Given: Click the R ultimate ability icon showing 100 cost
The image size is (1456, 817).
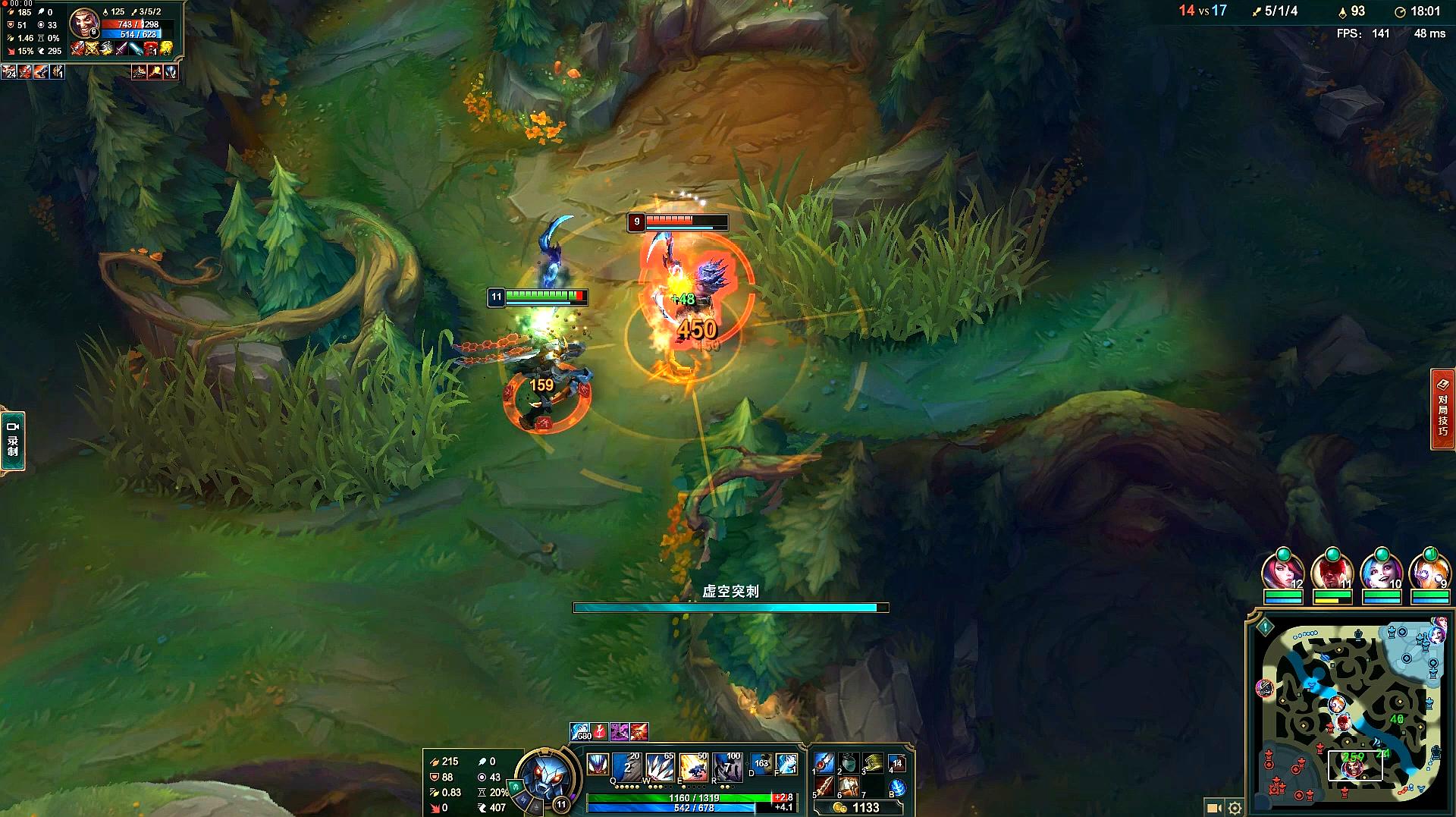Looking at the screenshot, I should pyautogui.click(x=728, y=767).
